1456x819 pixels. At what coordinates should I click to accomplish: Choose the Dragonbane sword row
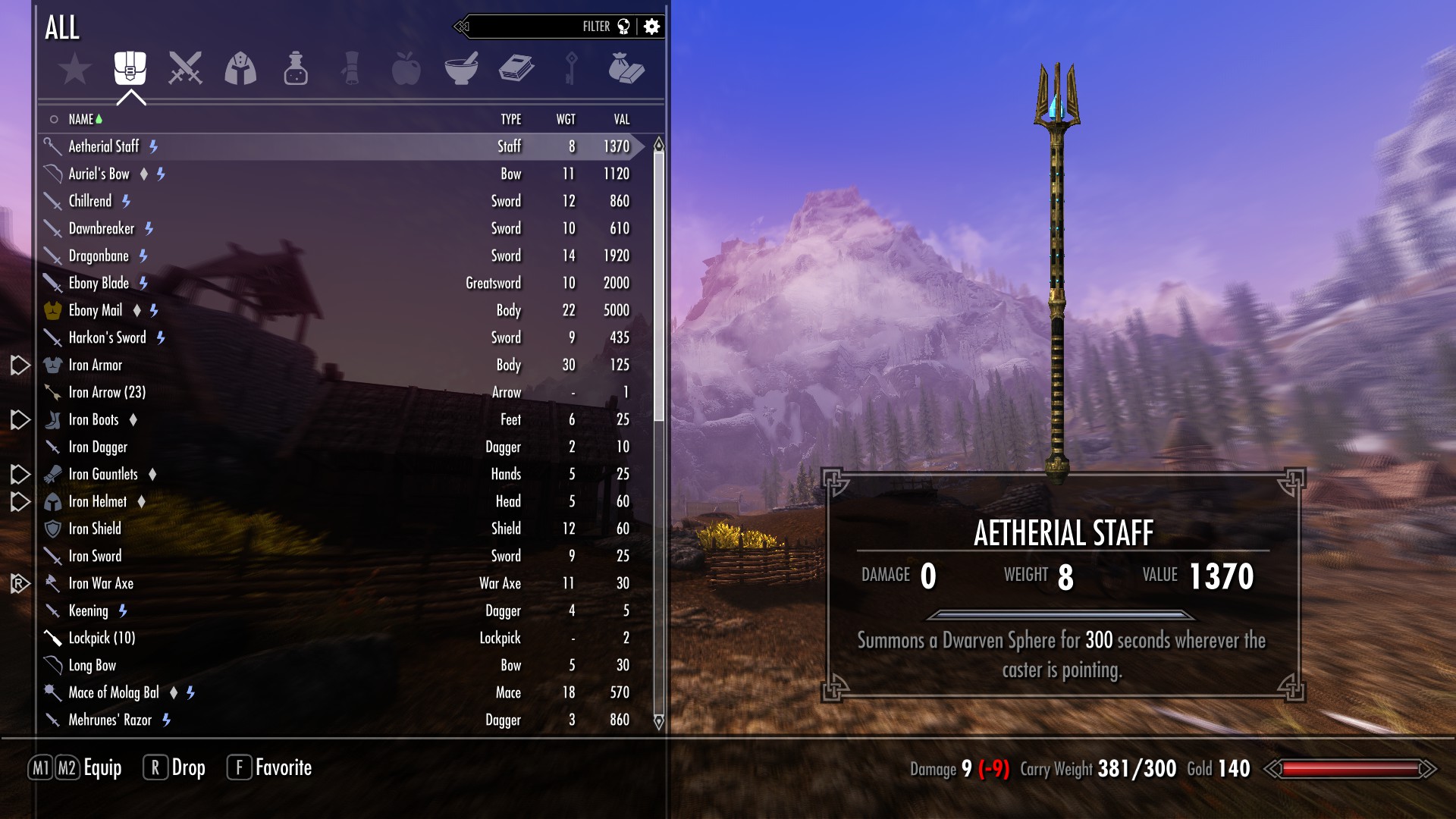pyautogui.click(x=99, y=256)
